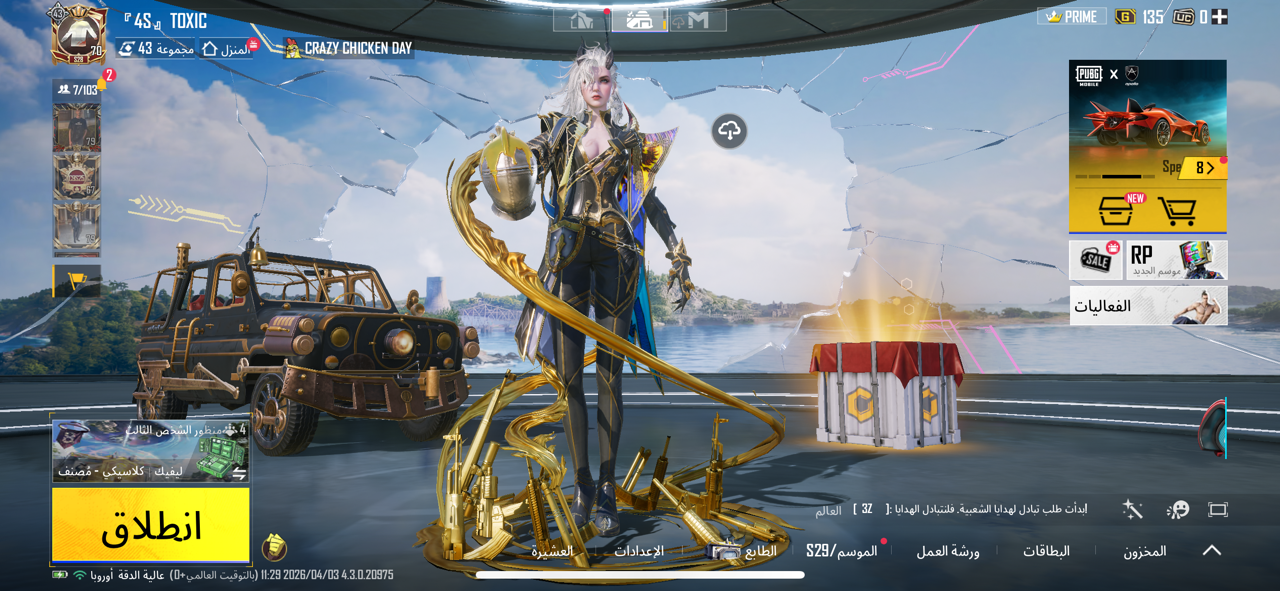
Task: Open the RP new season pass
Action: tap(1177, 260)
